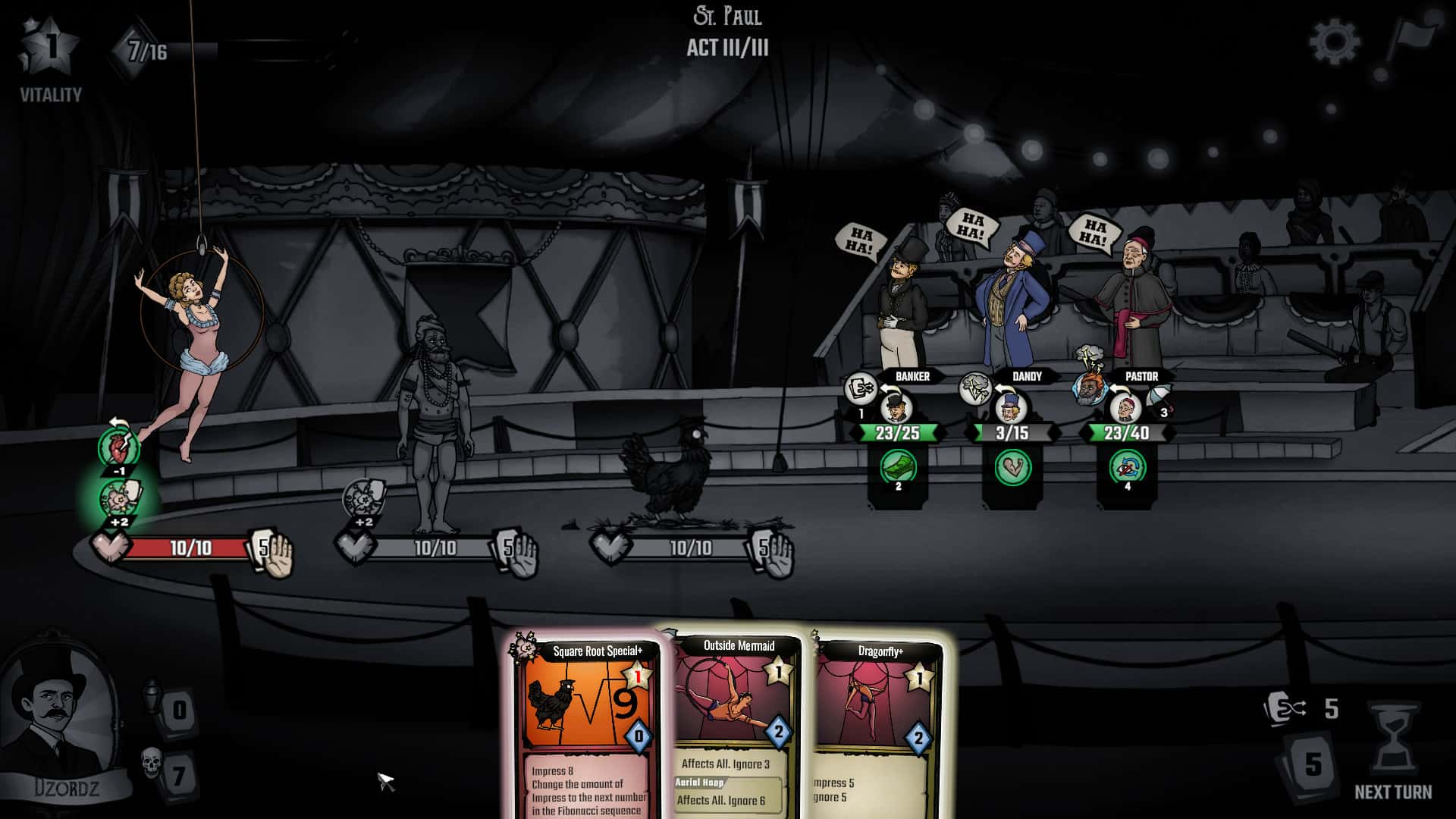Inspect the Dandy's broken heart status
Screen dimensions: 1456x819
coord(1012,467)
